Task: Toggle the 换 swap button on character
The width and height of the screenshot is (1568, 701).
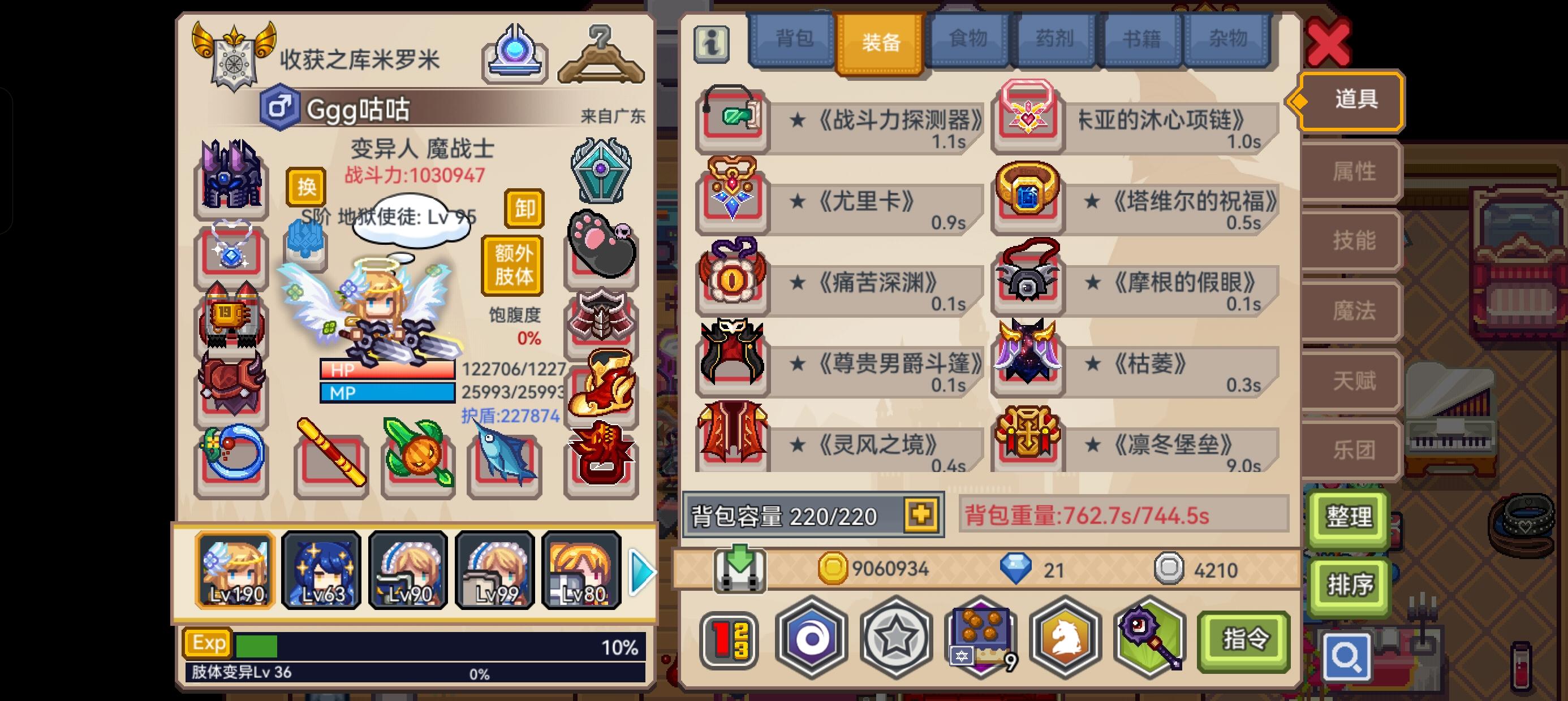Action: (307, 187)
